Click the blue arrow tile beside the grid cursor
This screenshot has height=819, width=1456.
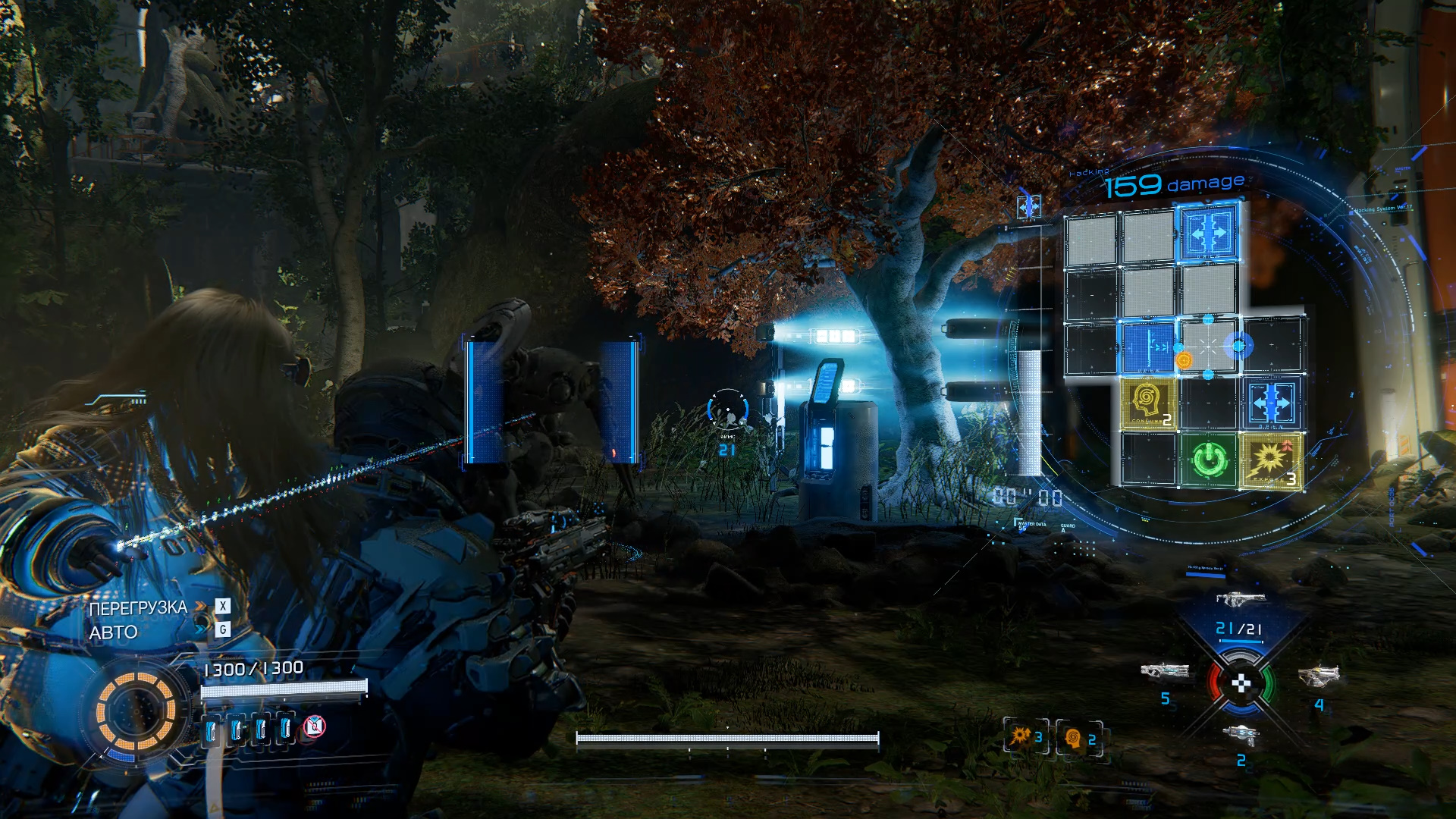point(1148,347)
